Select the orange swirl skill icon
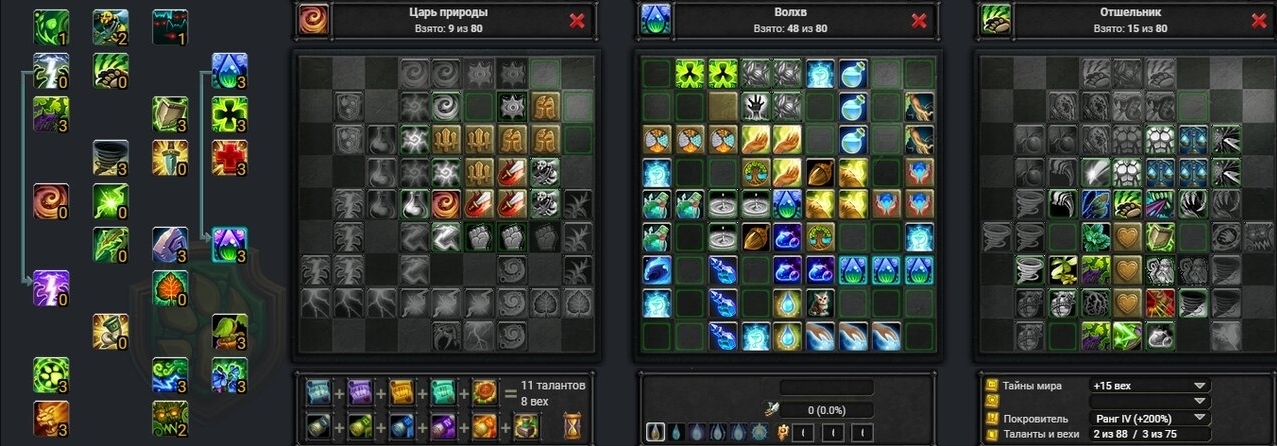This screenshot has width=1277, height=446. [50, 200]
